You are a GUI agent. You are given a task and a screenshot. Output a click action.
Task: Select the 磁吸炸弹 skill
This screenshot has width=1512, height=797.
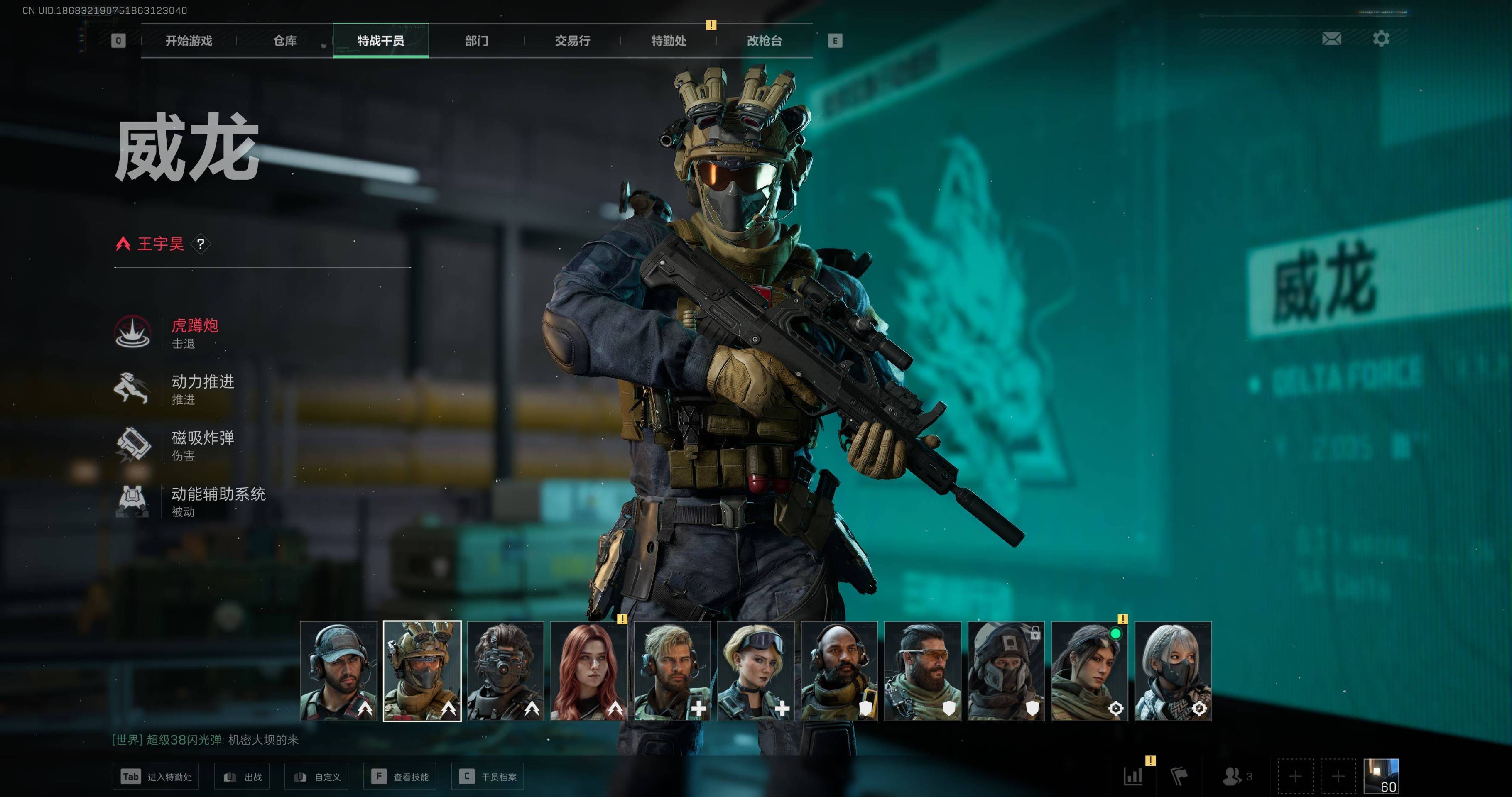203,444
